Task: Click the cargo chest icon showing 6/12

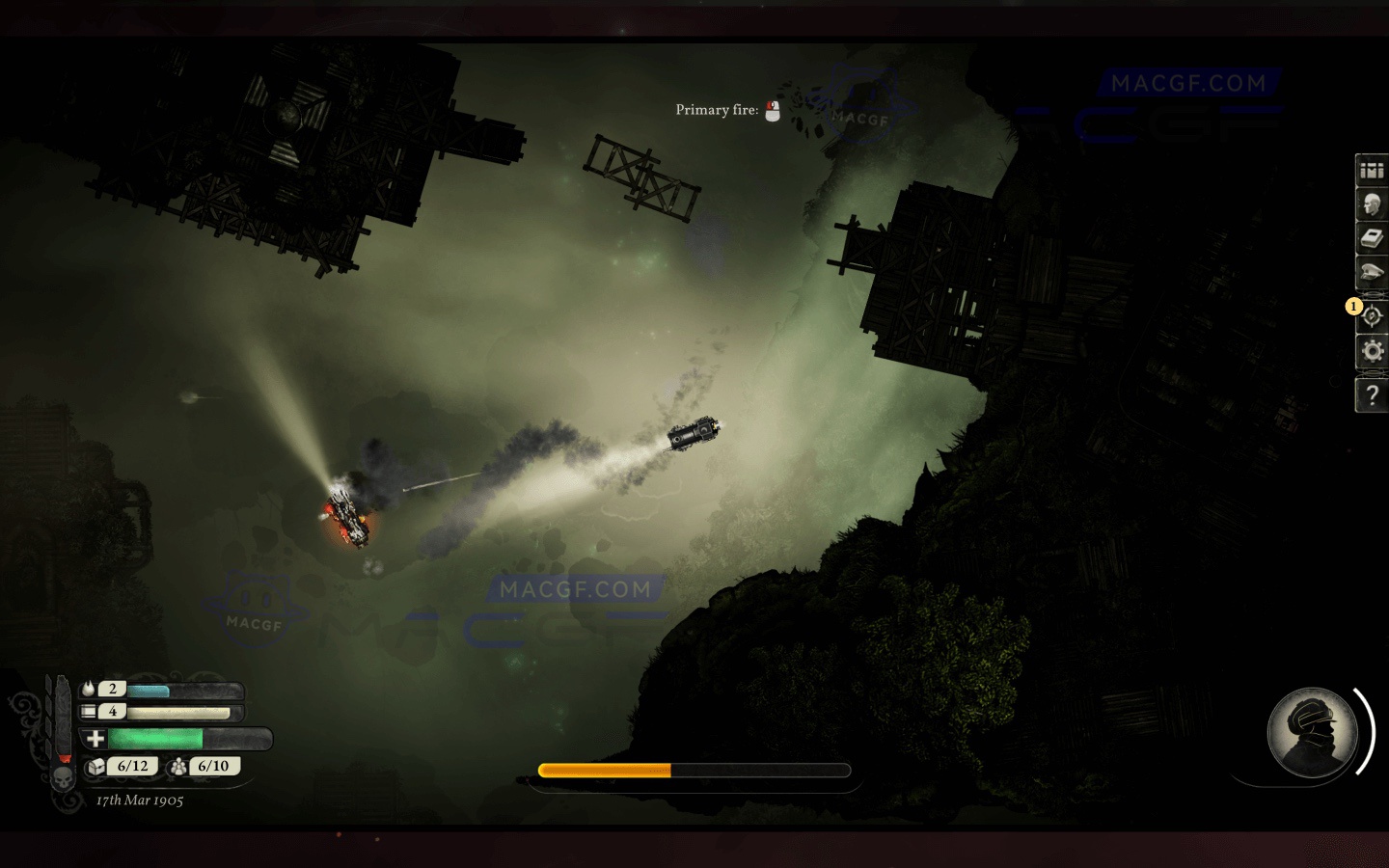Action: click(119, 767)
